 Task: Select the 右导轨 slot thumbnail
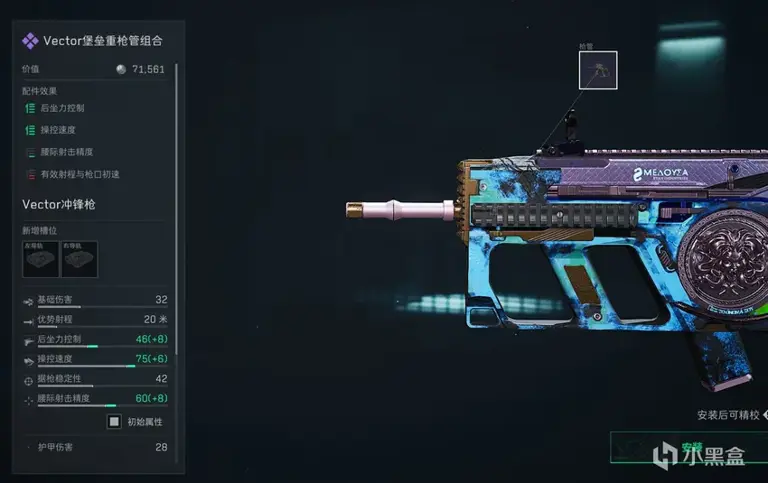[79, 259]
